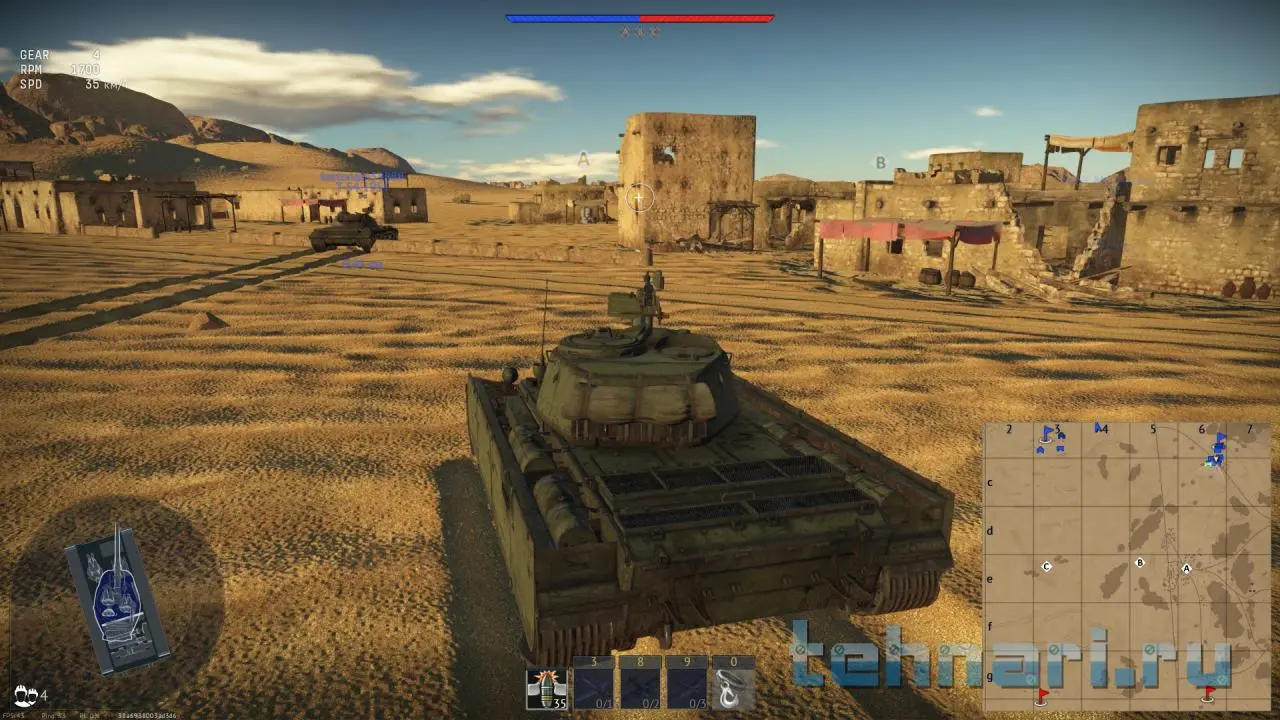
Task: Click capture point C on the minimap
Action: tap(1047, 566)
